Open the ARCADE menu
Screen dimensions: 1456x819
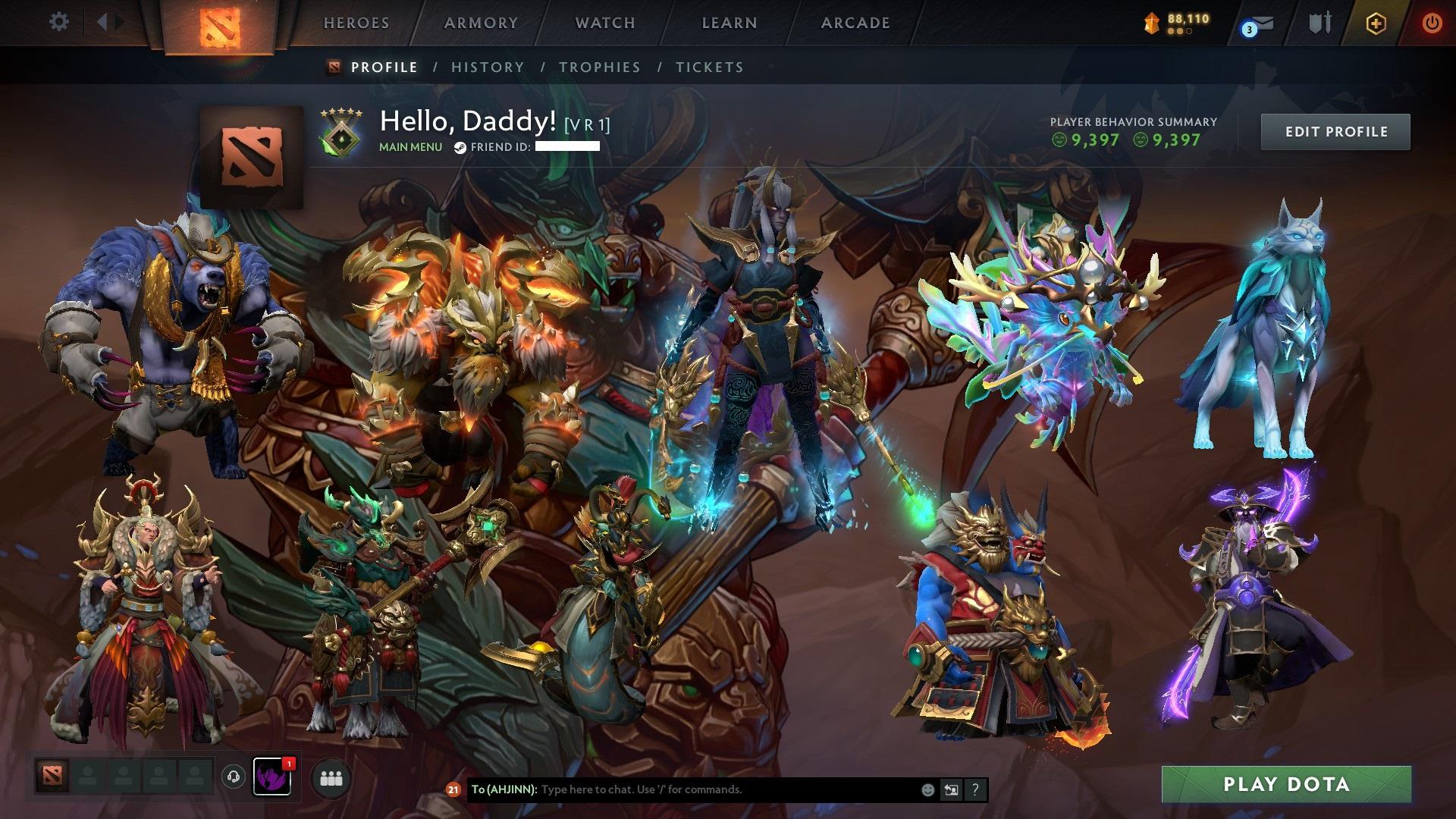(x=855, y=23)
